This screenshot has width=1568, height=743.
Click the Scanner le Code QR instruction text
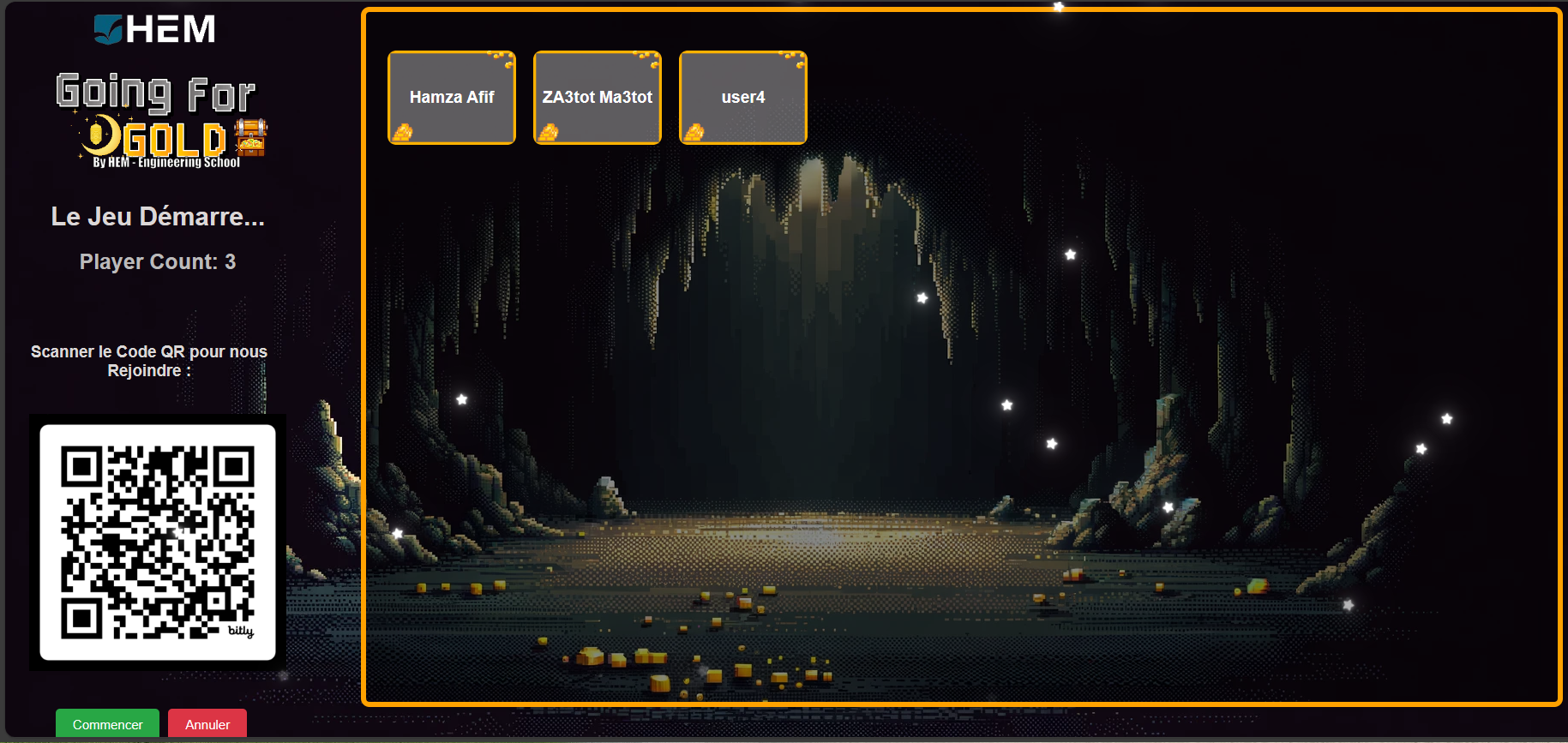pos(148,361)
